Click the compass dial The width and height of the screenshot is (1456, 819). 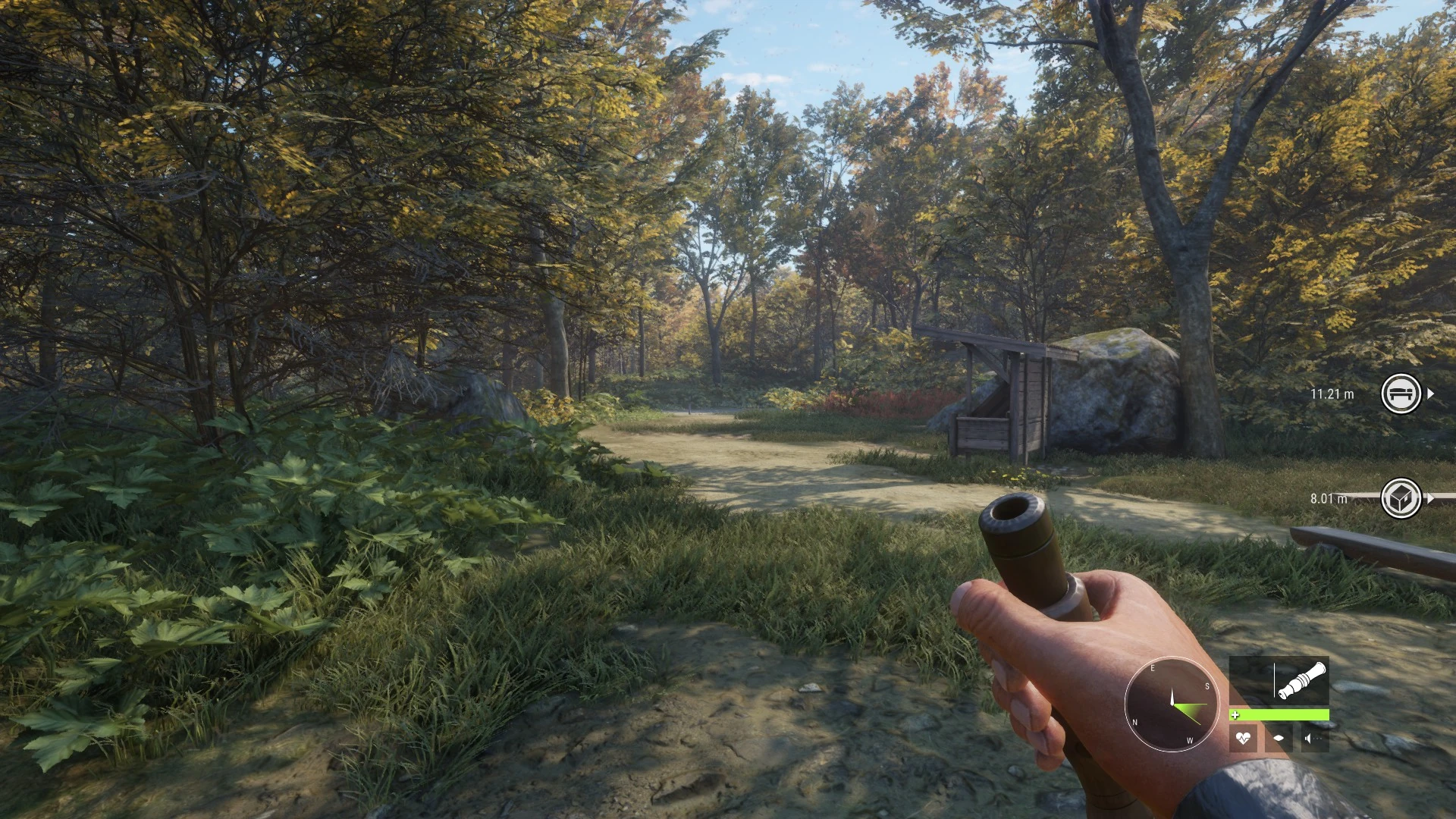coord(1172,704)
